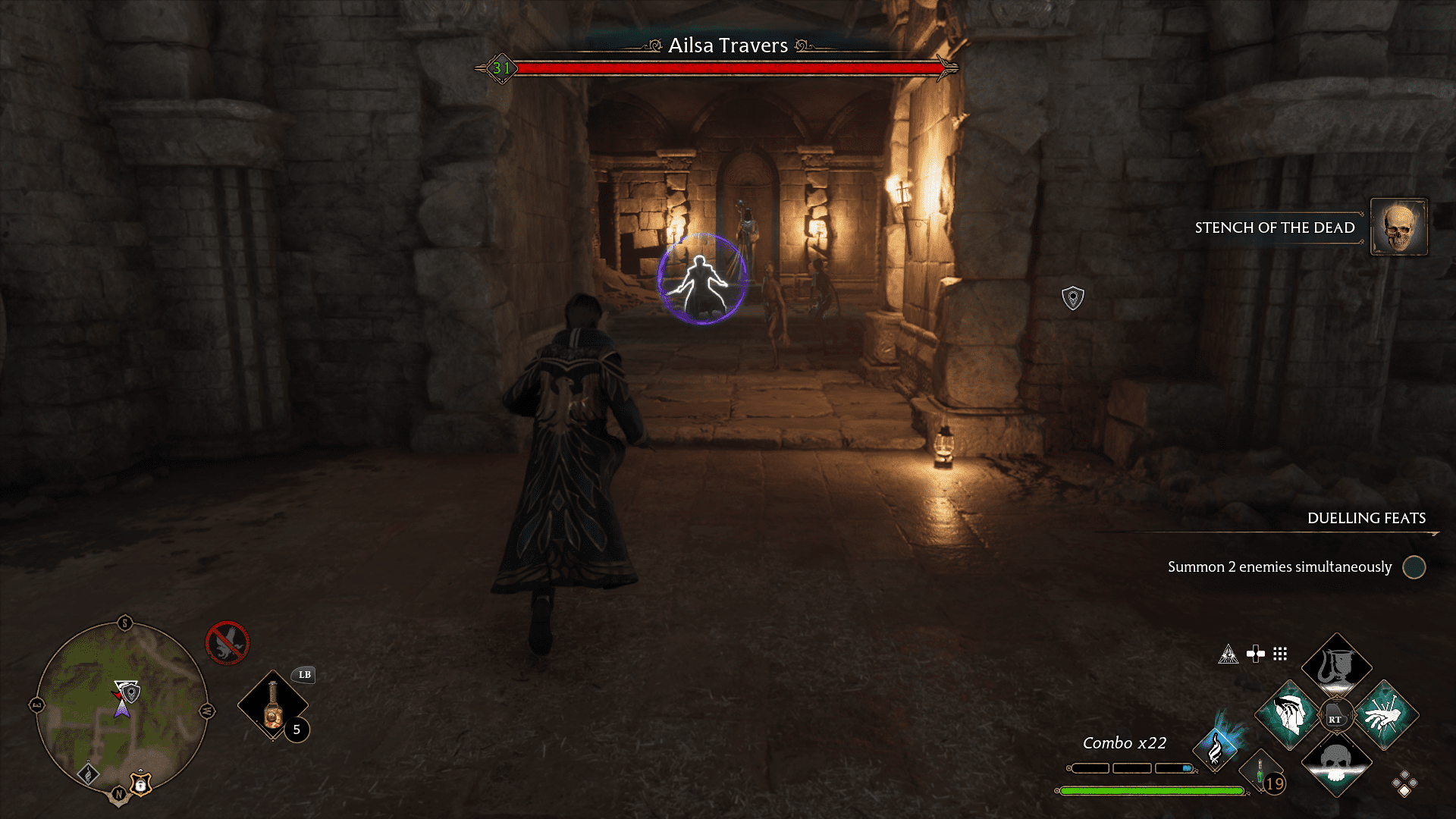The image size is (1456, 819).
Task: Click the DUELLING FEATS heading
Action: pos(1363,519)
